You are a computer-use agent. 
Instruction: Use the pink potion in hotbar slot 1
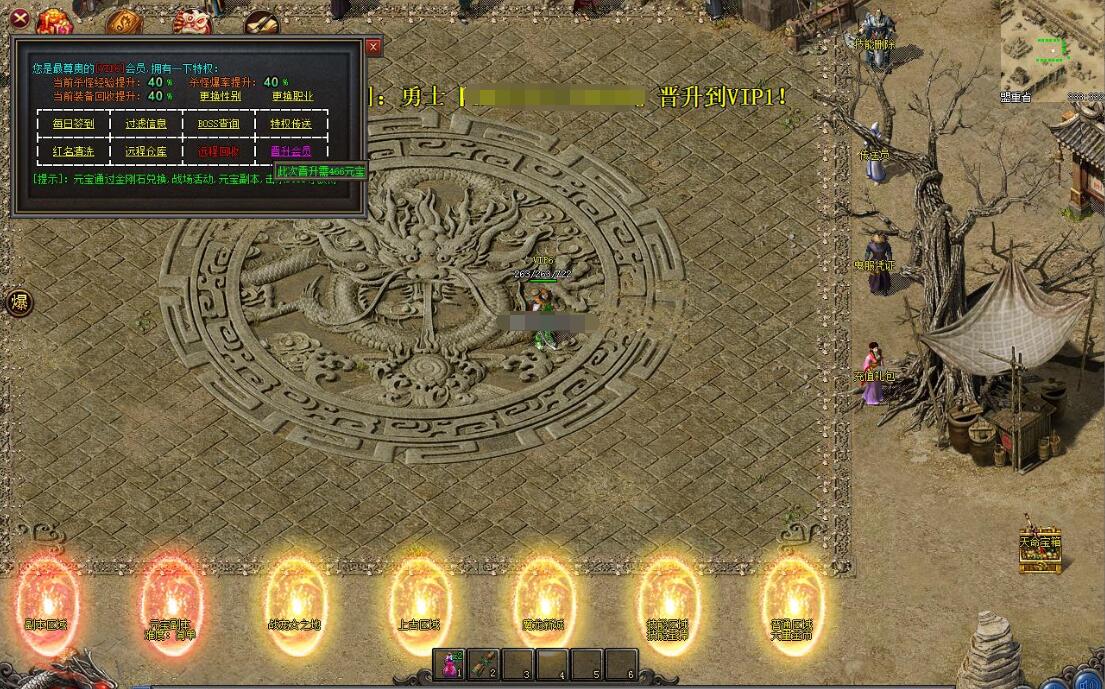pos(450,664)
